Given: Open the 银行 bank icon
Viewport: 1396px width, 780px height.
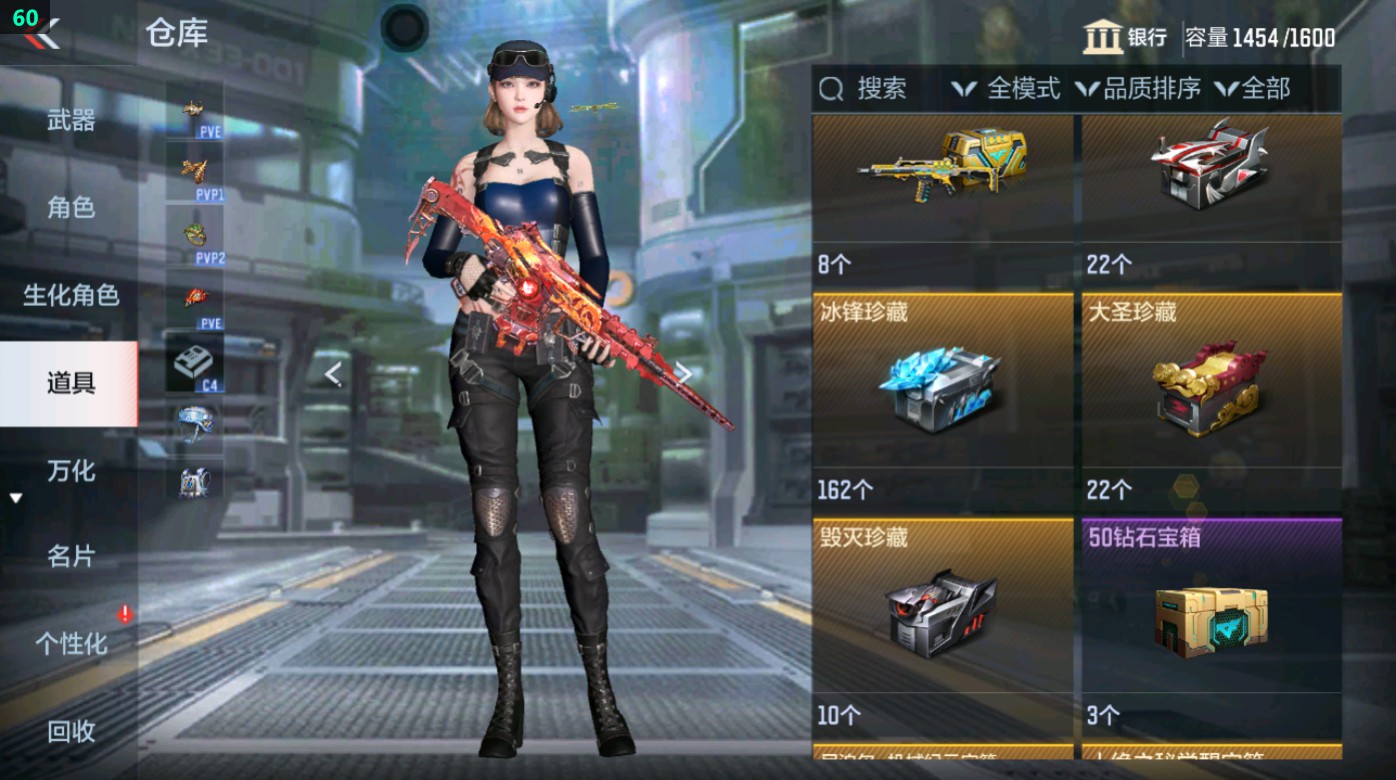Looking at the screenshot, I should 1103,34.
